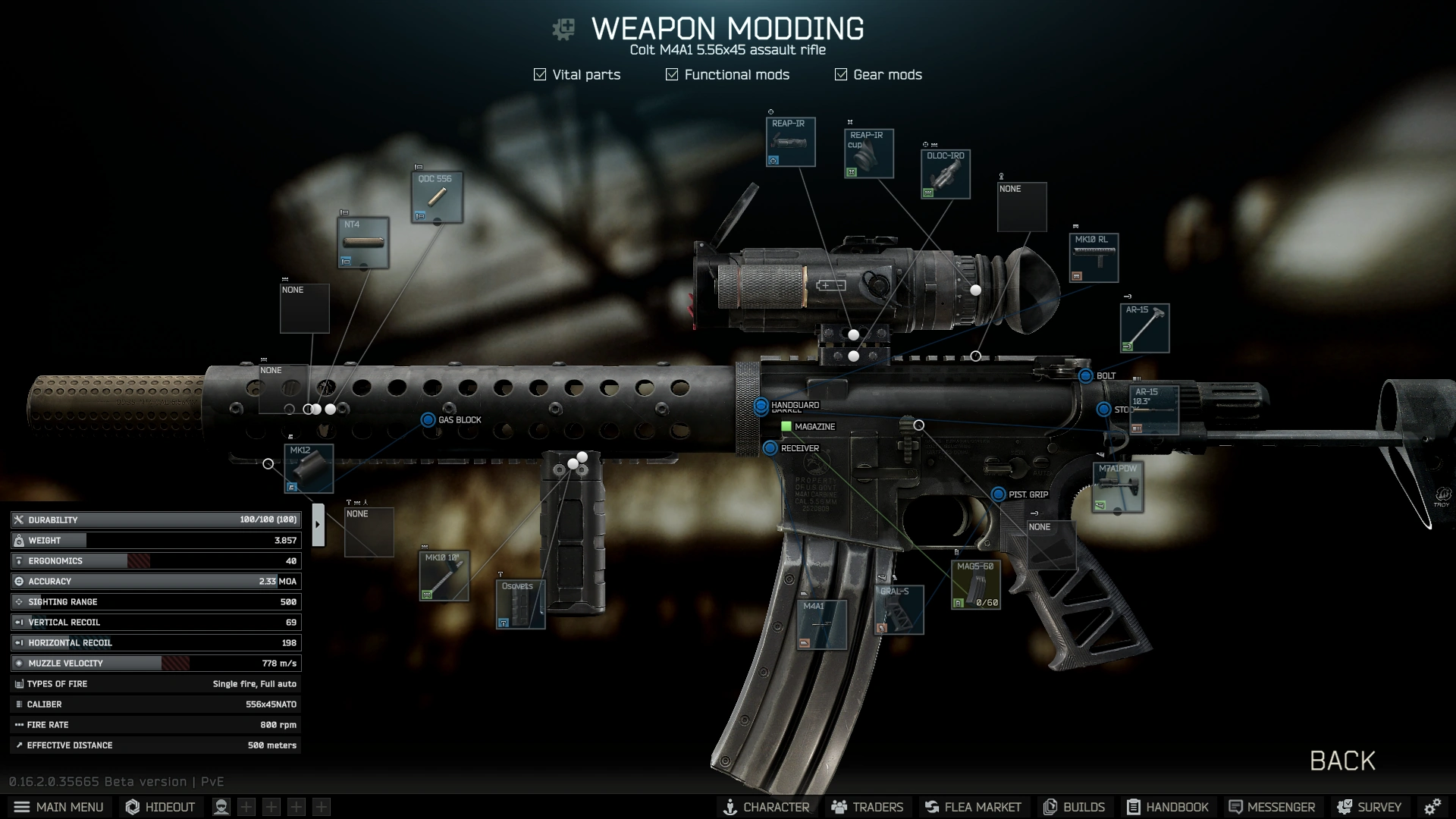Open the Messenger

(1272, 807)
